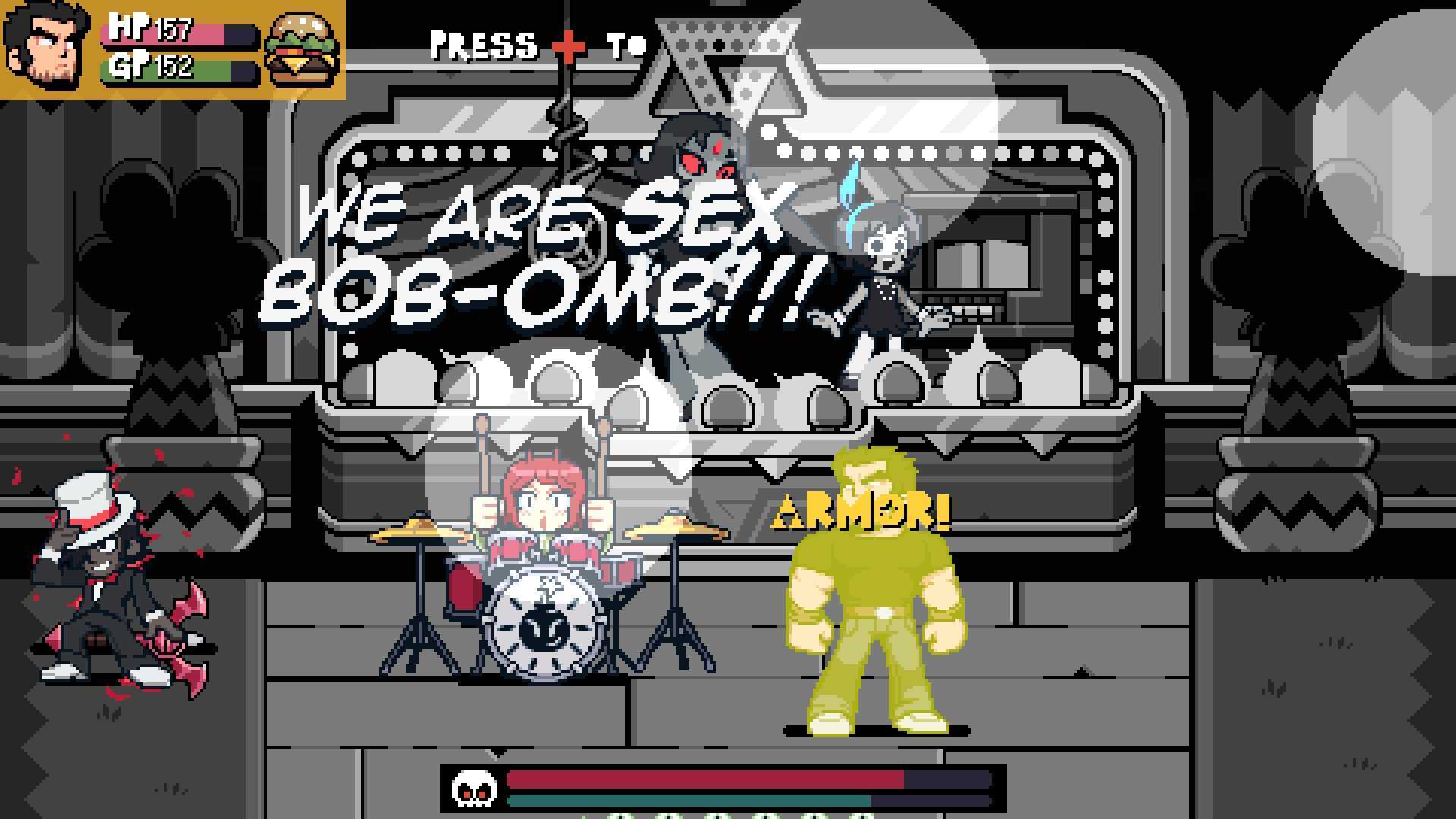Click the drummer behind the drum kit
The height and width of the screenshot is (819, 1456).
(x=542, y=500)
